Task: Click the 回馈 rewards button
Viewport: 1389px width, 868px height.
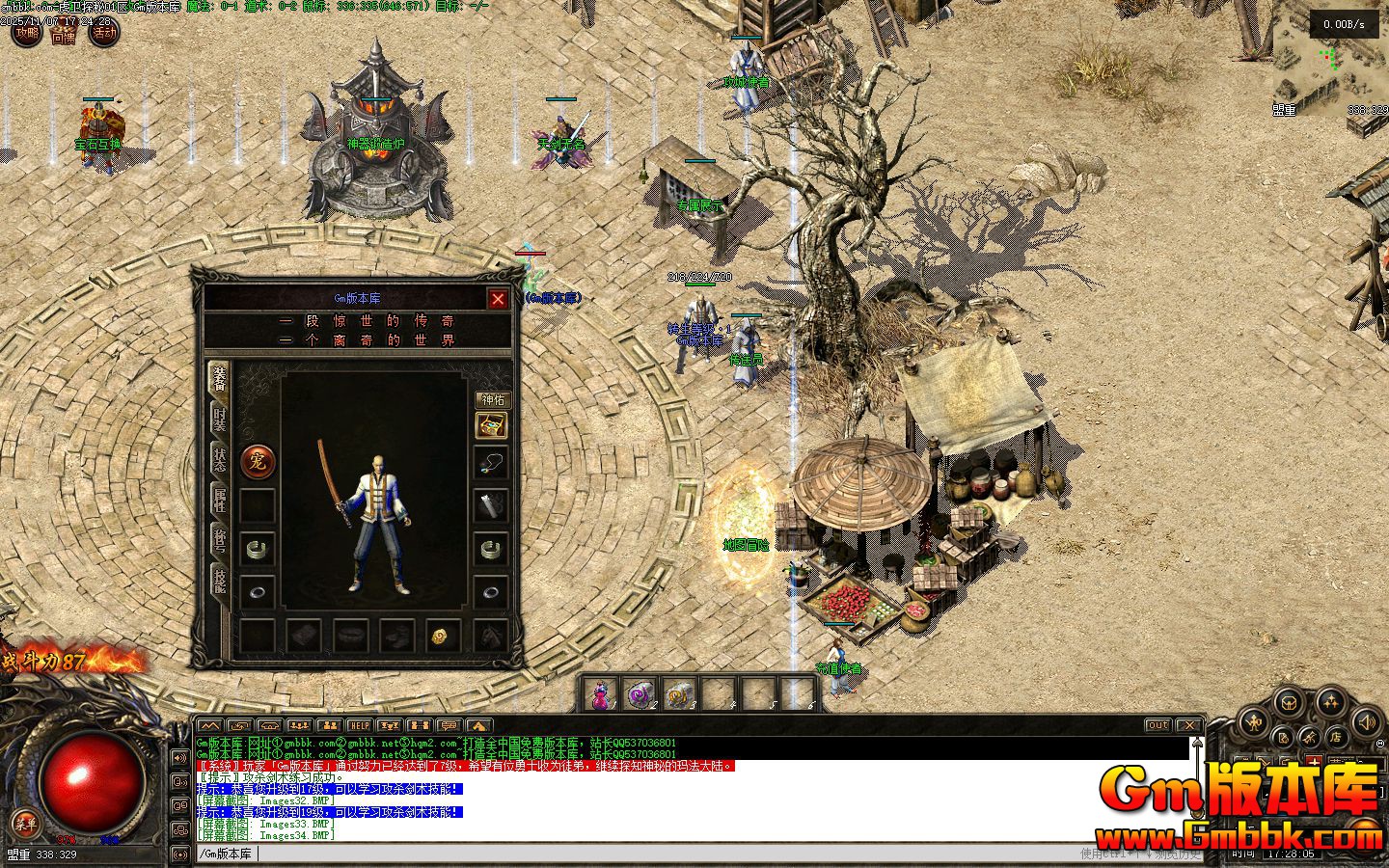Action: (64, 37)
